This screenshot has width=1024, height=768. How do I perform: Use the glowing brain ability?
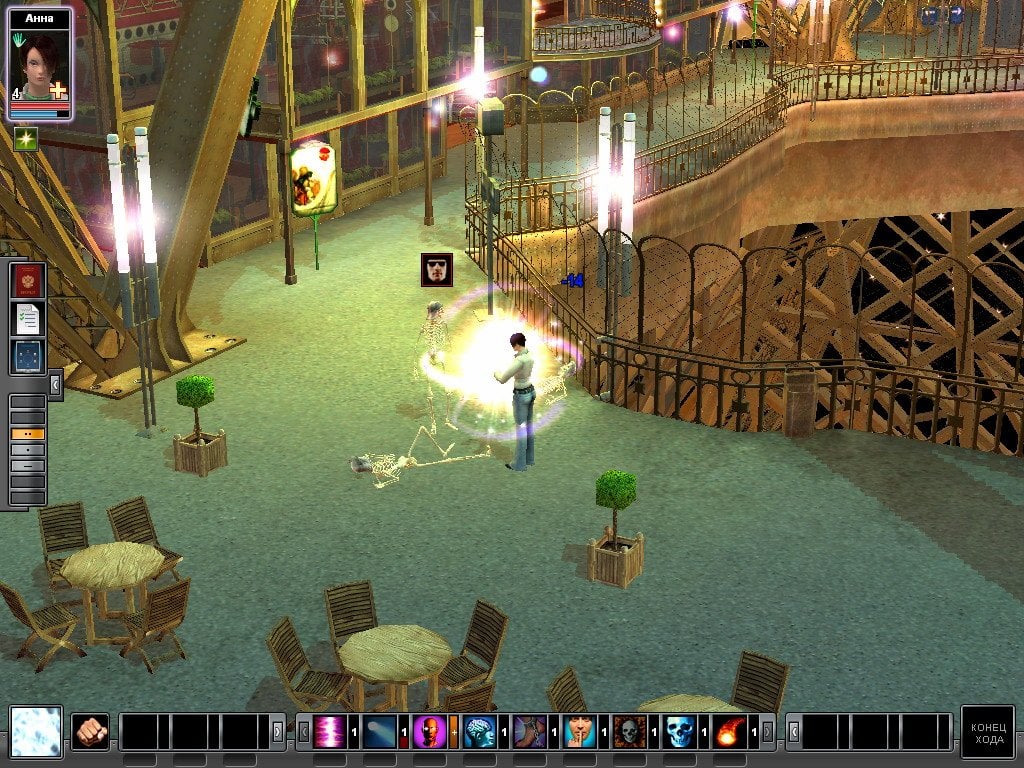480,732
